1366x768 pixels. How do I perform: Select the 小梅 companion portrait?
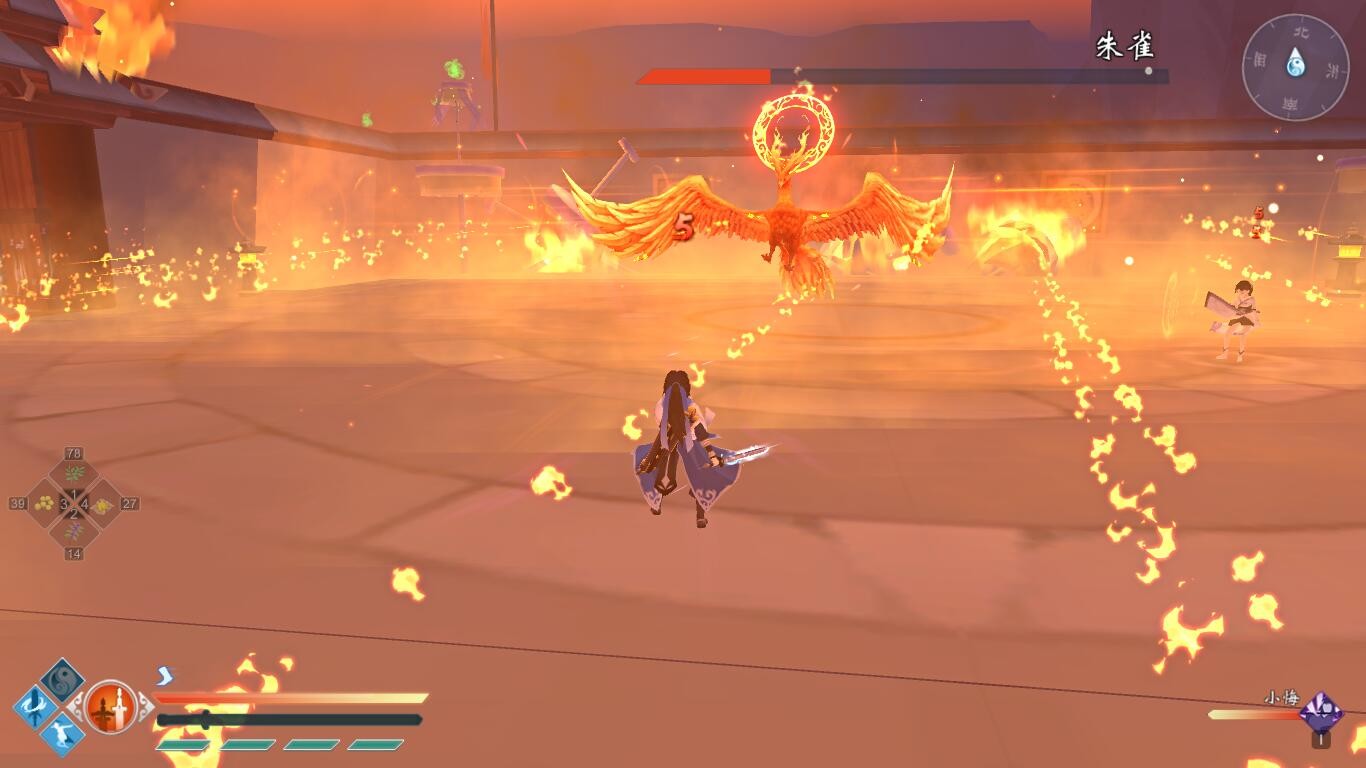point(1320,713)
